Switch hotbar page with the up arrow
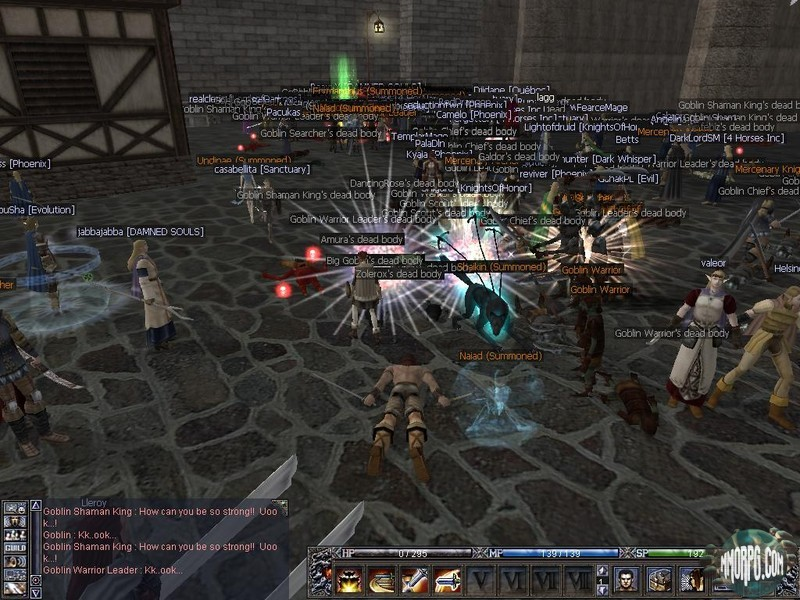Screen dimensions: 800x600 (602, 572)
